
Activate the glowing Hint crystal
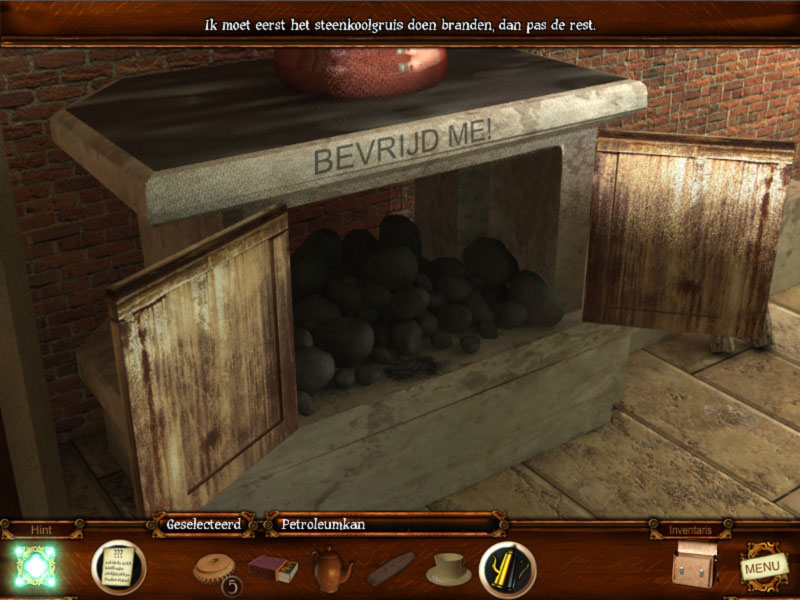[x=36, y=566]
